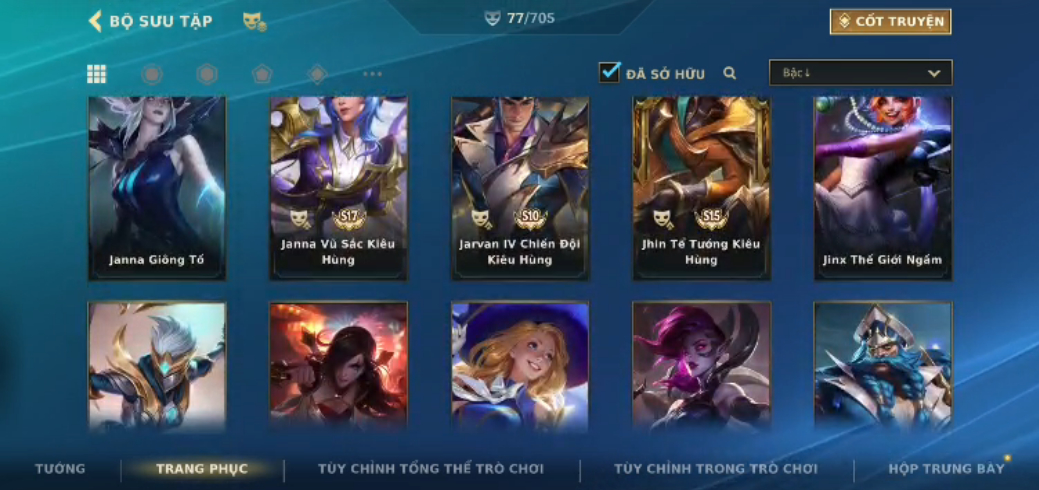
Task: Toggle the Đã Sở Hữu checkbox
Action: tap(609, 73)
